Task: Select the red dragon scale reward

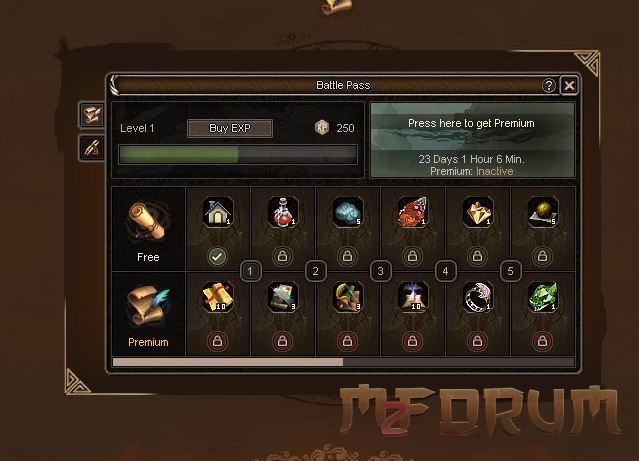Action: tap(412, 213)
